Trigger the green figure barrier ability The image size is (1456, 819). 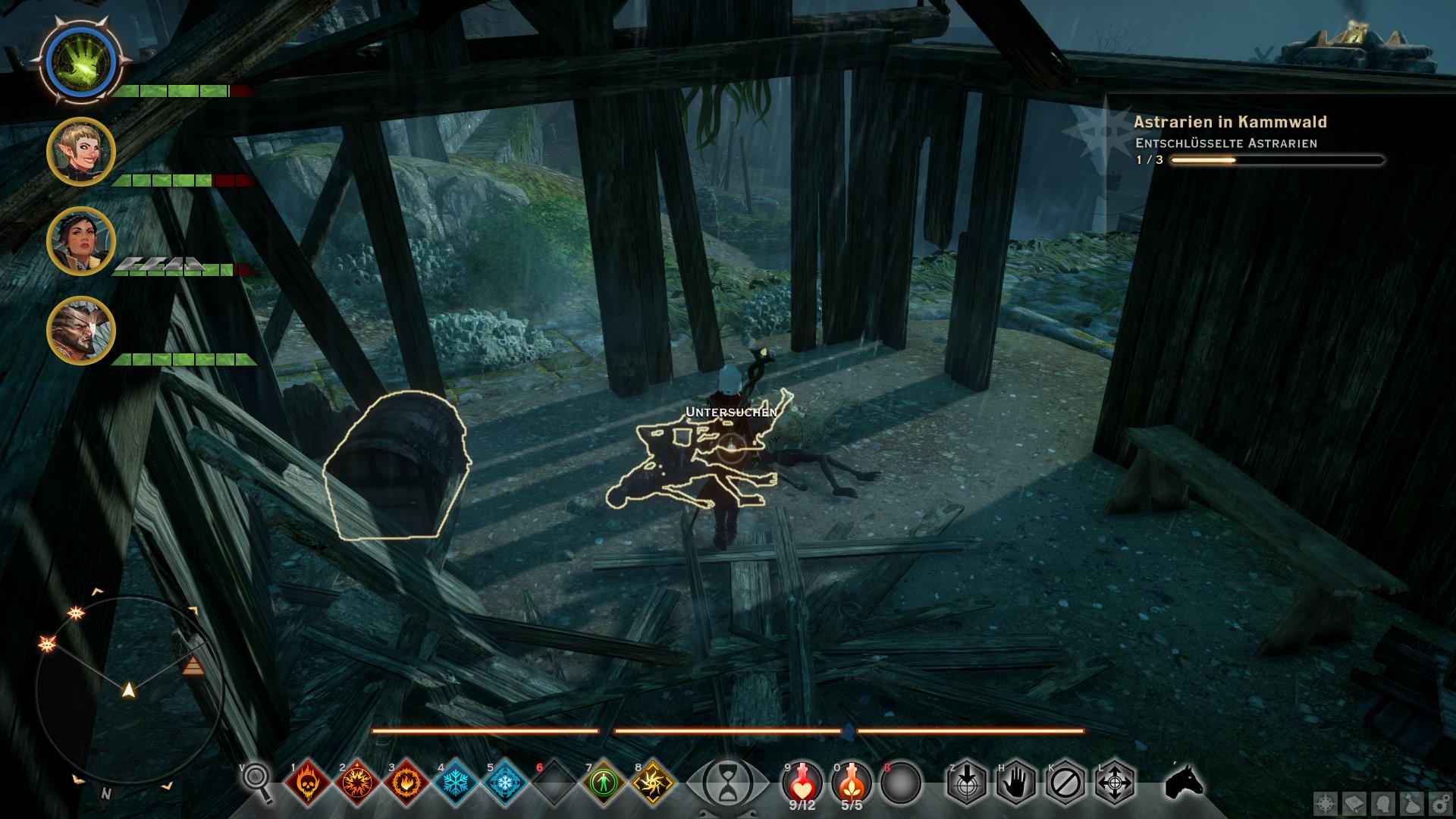604,783
